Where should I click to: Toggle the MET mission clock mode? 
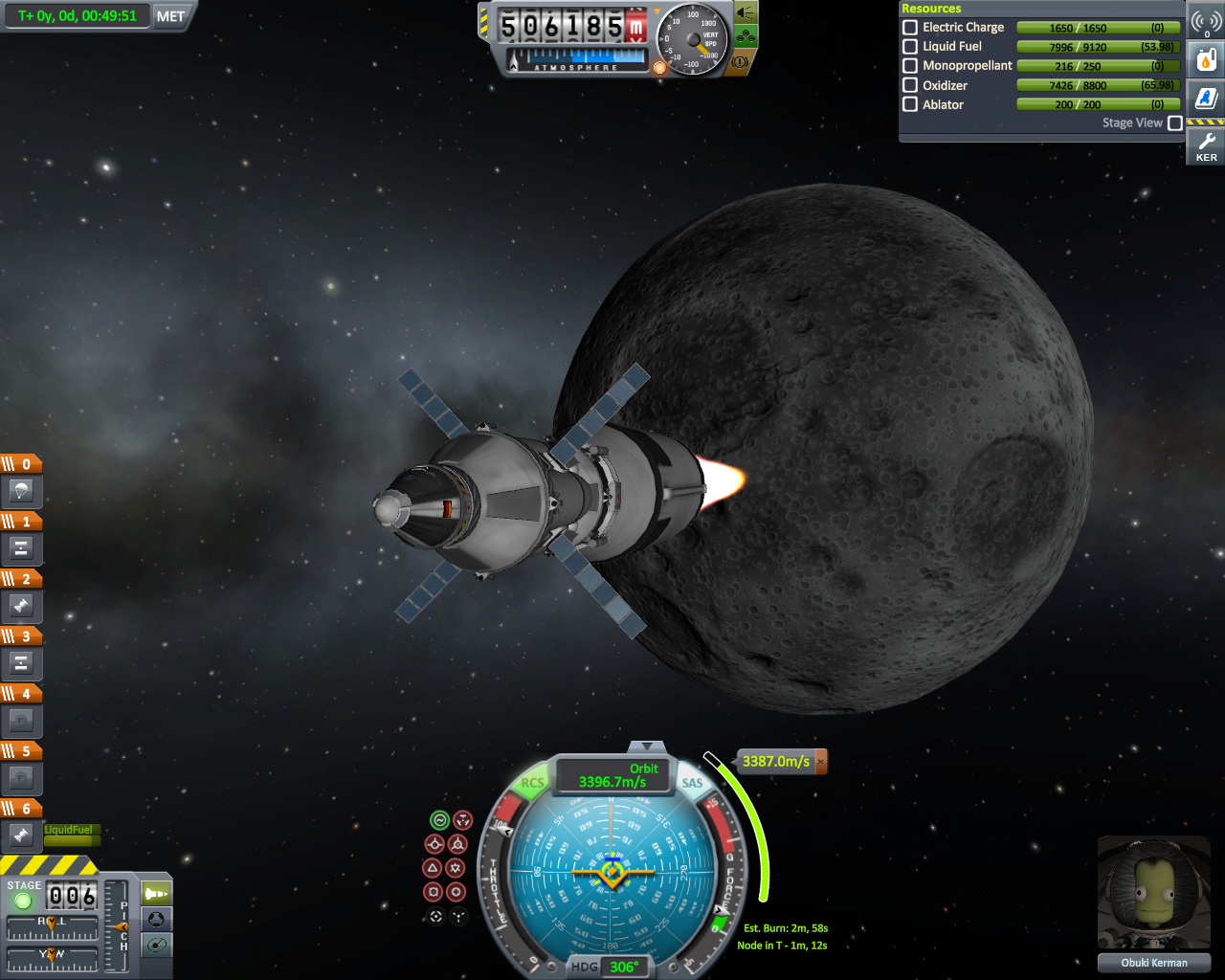coord(170,16)
